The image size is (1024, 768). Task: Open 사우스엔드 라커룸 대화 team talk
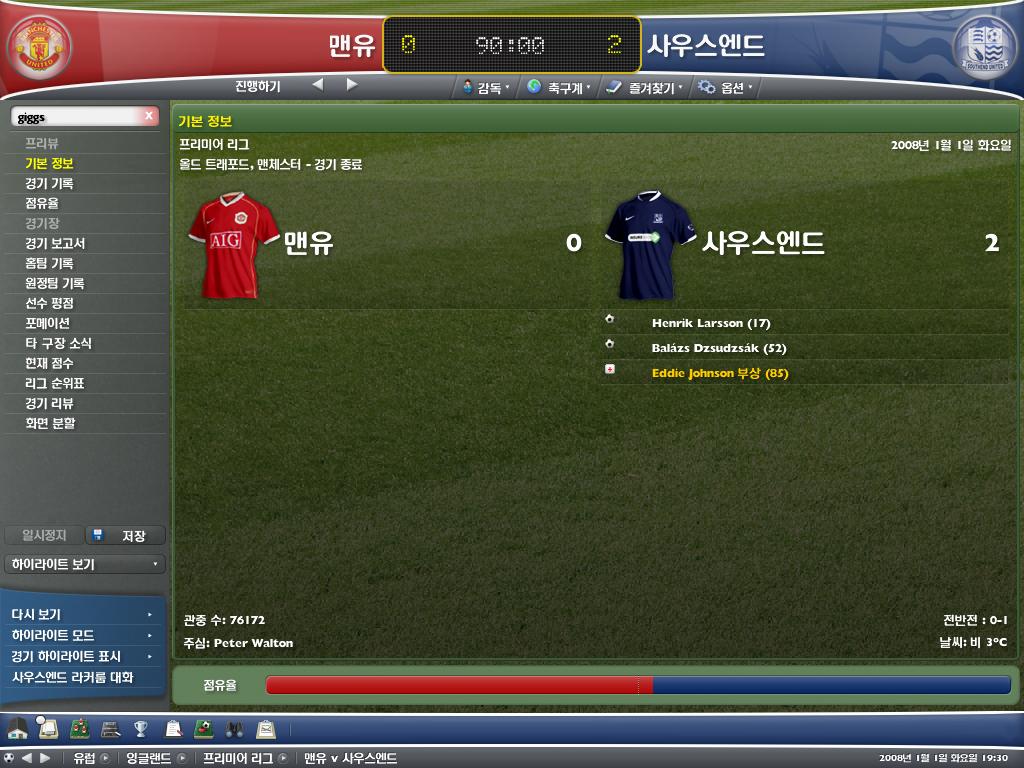[x=72, y=677]
